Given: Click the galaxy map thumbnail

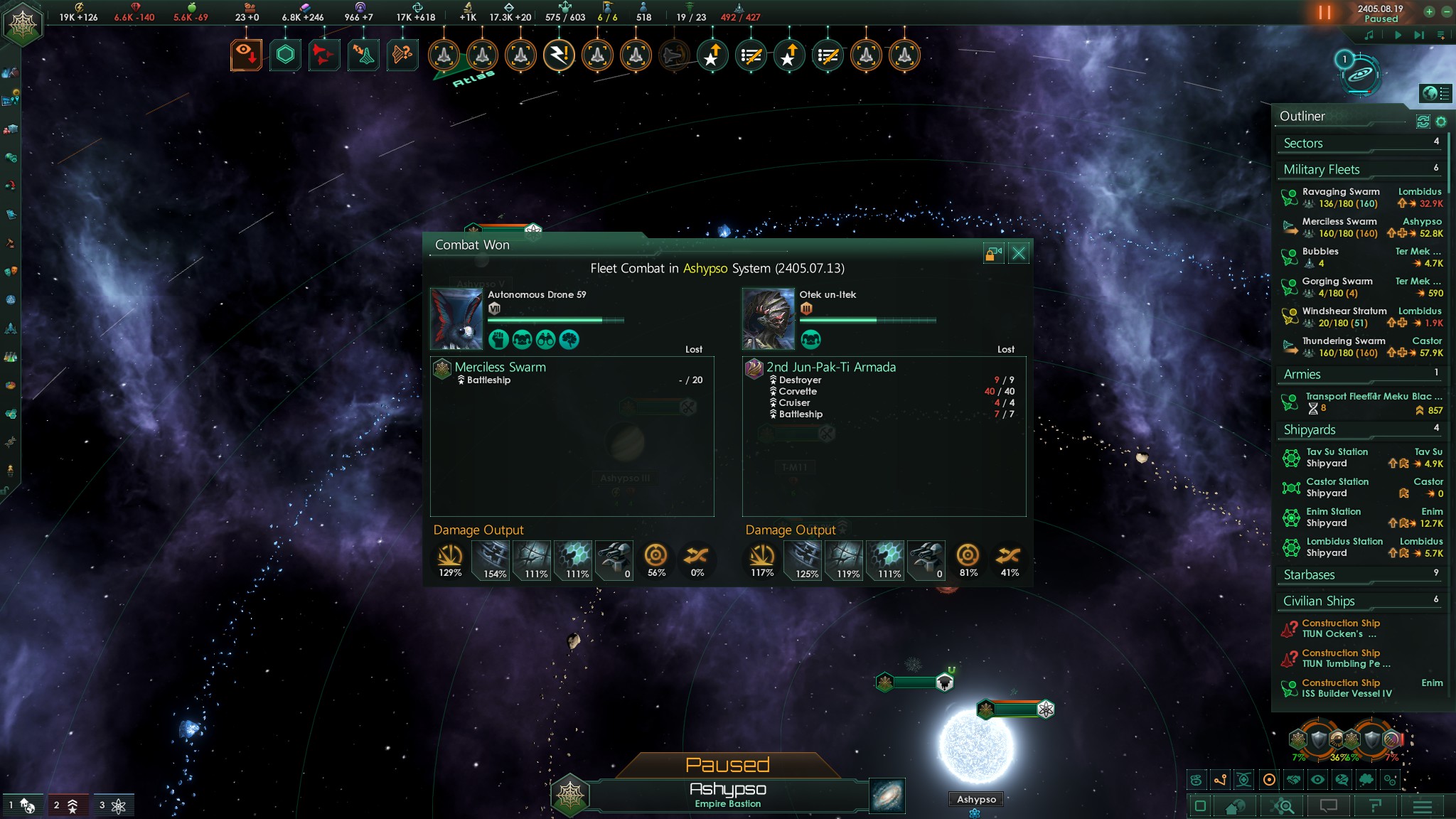Looking at the screenshot, I should [x=888, y=796].
